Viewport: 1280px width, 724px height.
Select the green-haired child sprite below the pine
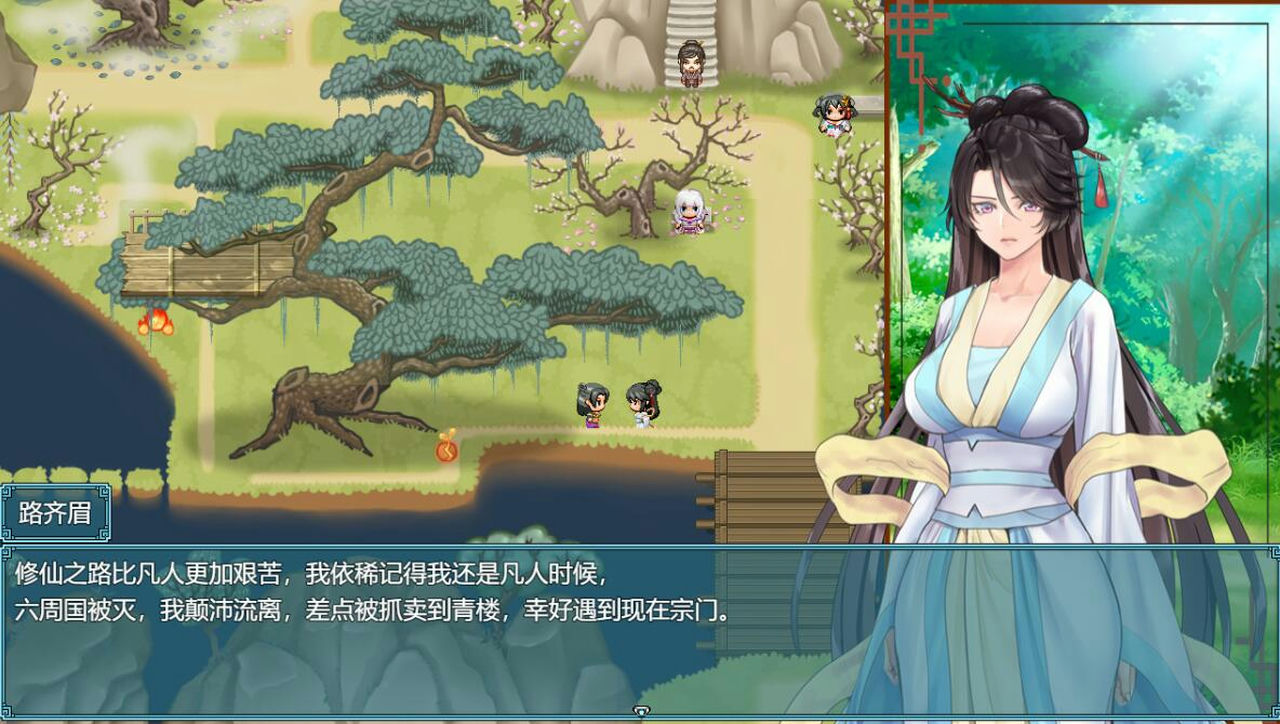point(592,404)
